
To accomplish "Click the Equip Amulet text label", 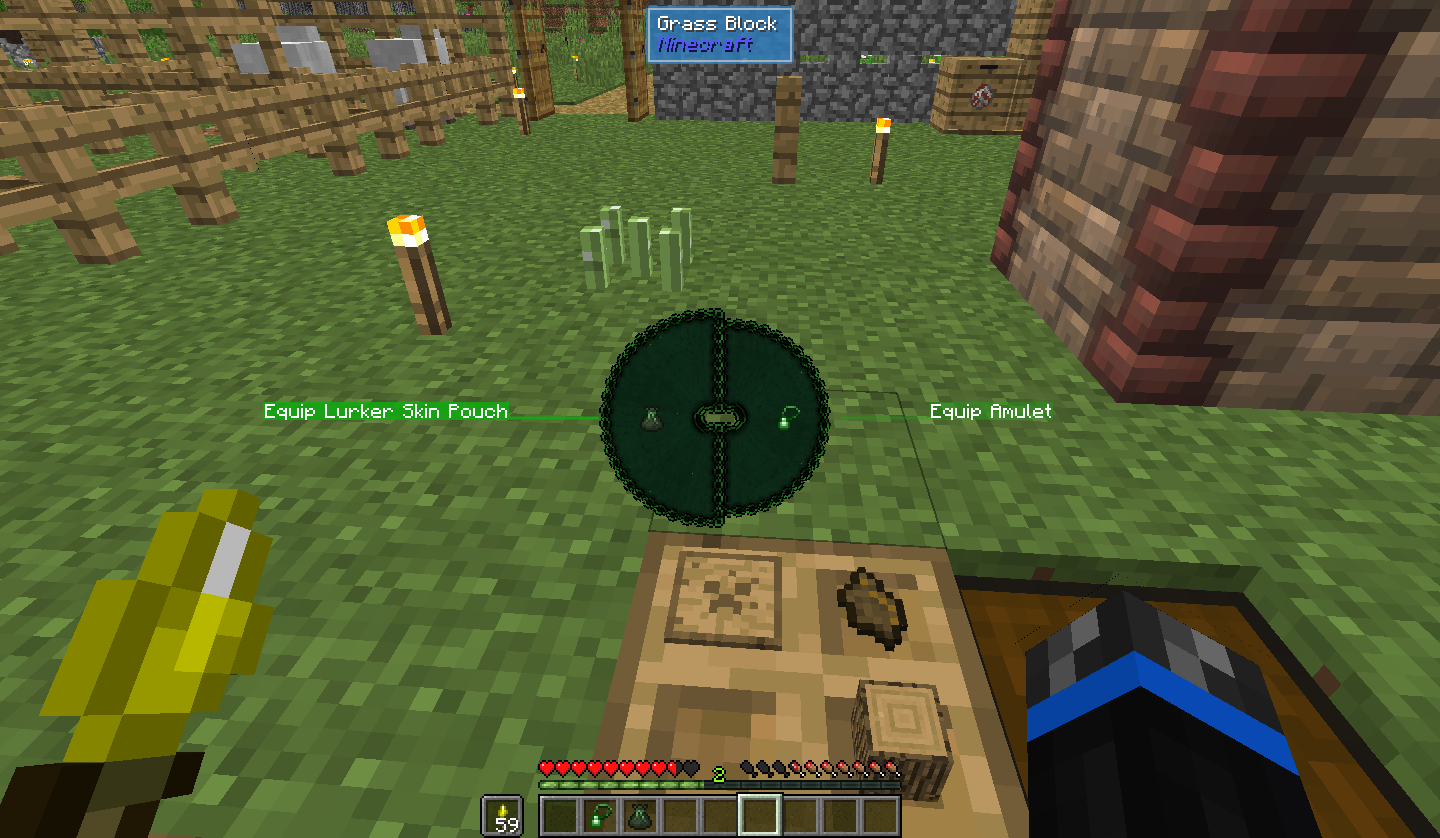I will (x=990, y=411).
